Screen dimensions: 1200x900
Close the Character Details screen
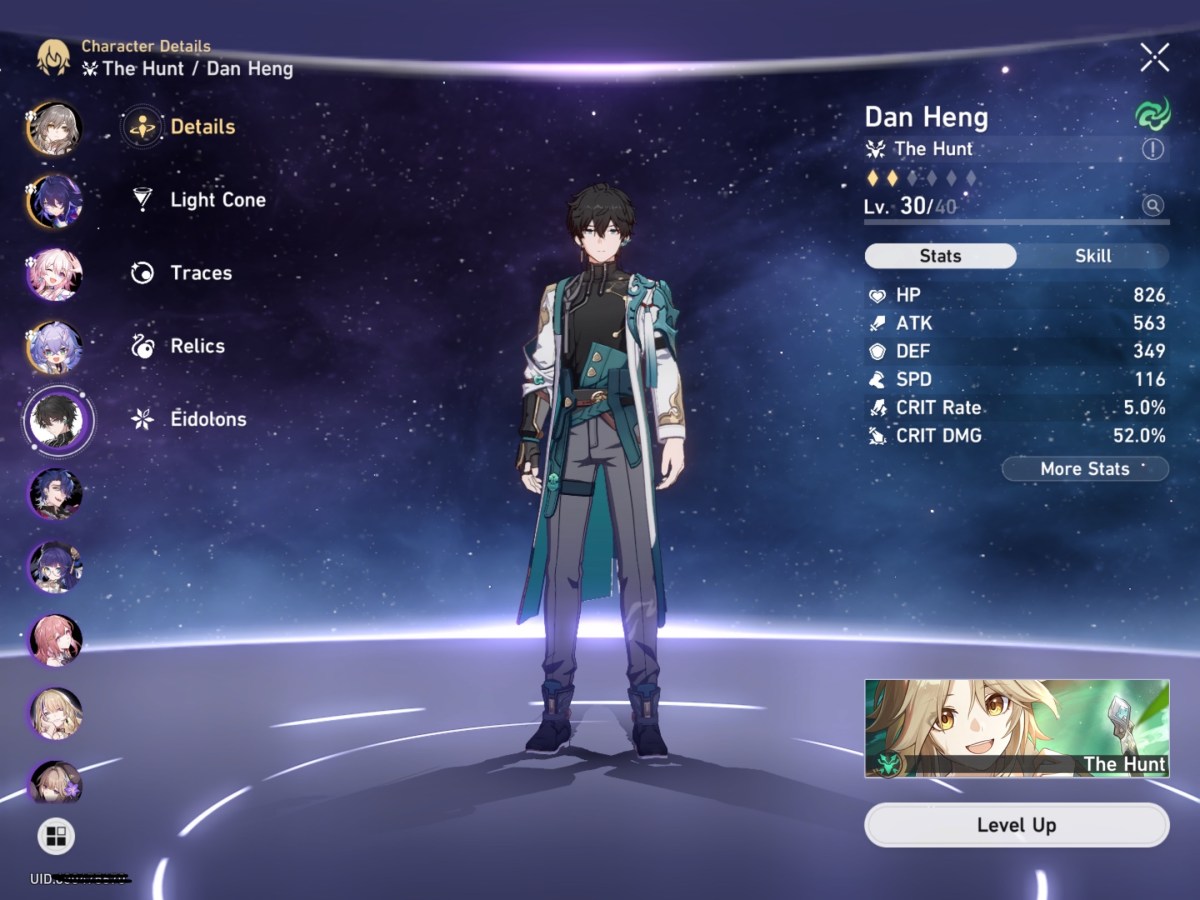1154,58
